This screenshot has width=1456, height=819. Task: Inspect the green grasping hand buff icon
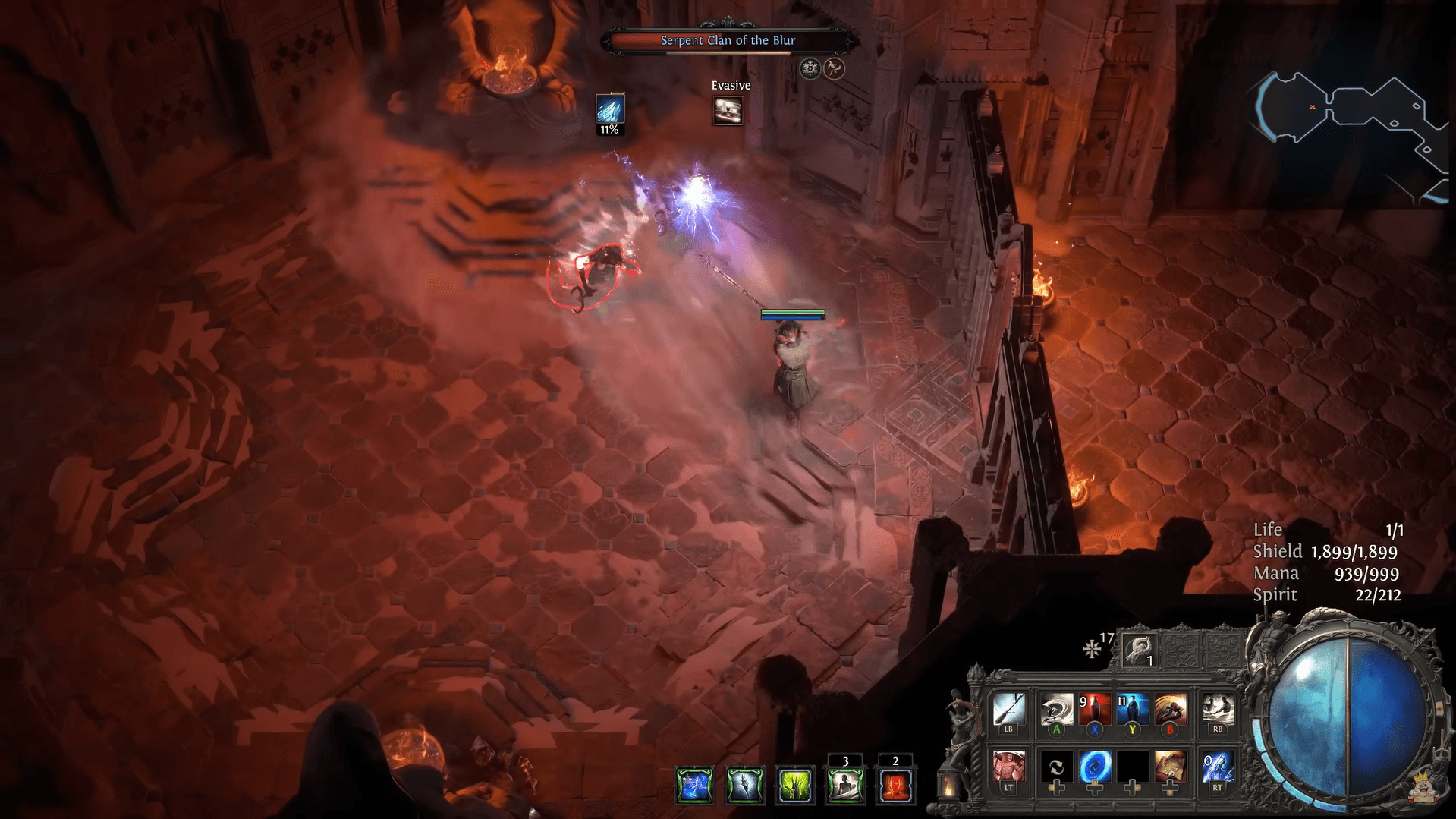click(x=794, y=784)
